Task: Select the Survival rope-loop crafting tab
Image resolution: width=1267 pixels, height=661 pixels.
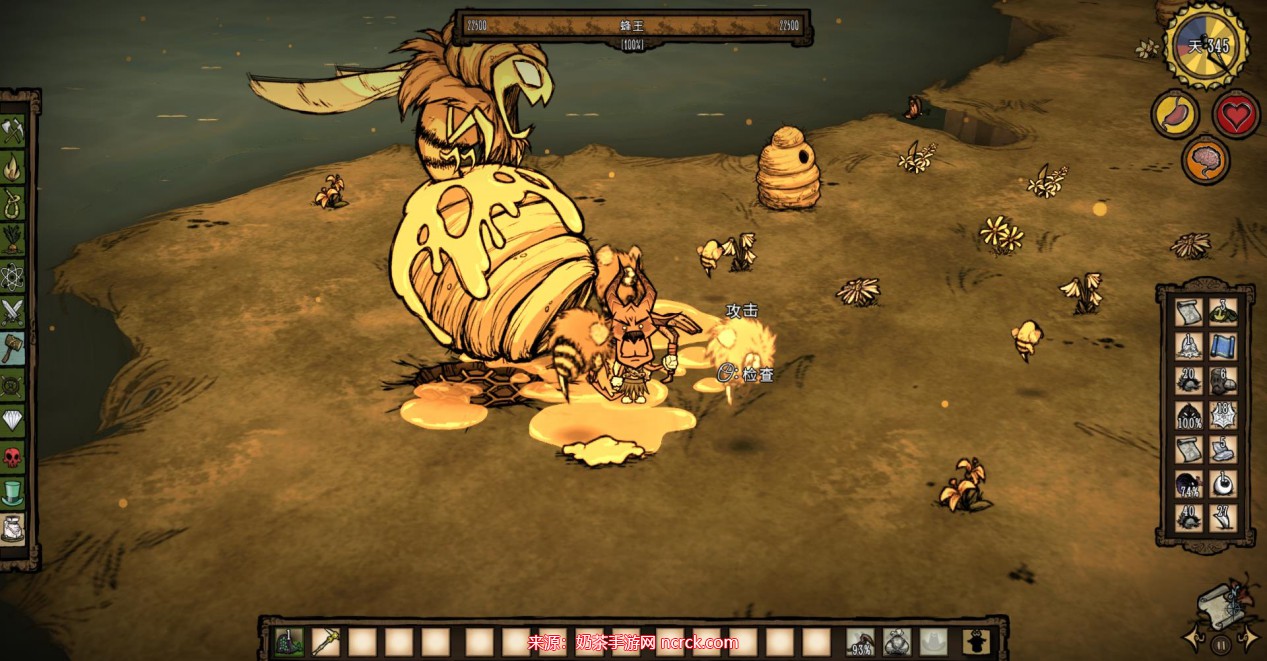Action: [x=13, y=200]
